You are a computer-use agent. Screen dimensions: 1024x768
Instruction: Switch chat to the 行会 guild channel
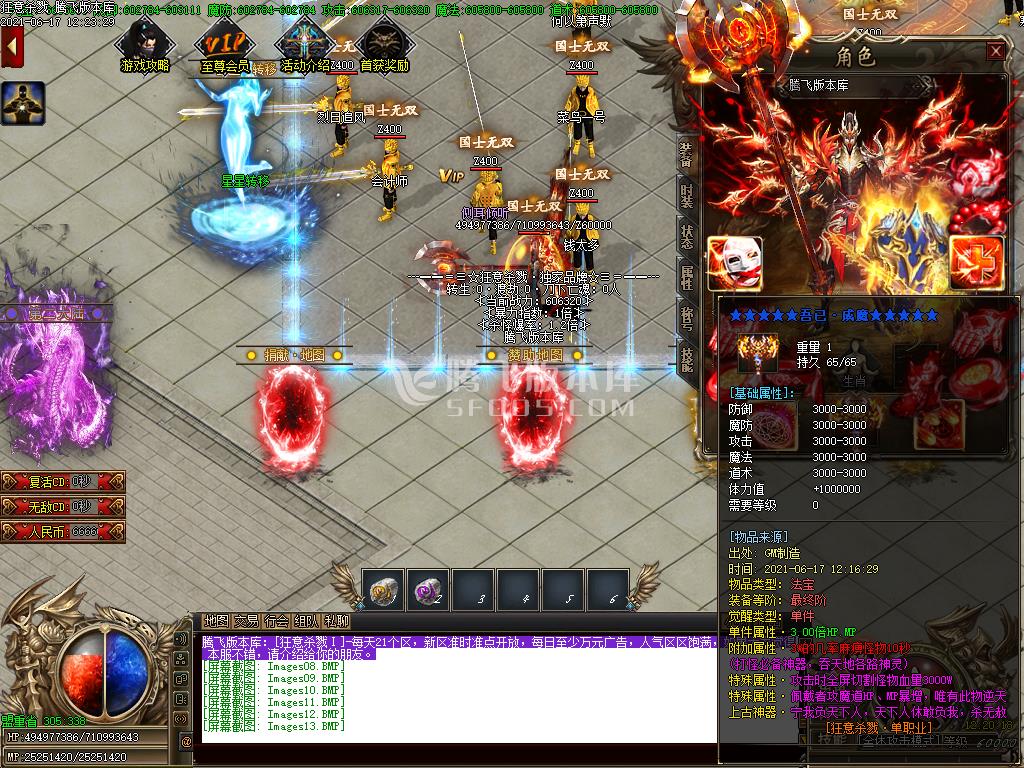coord(277,621)
